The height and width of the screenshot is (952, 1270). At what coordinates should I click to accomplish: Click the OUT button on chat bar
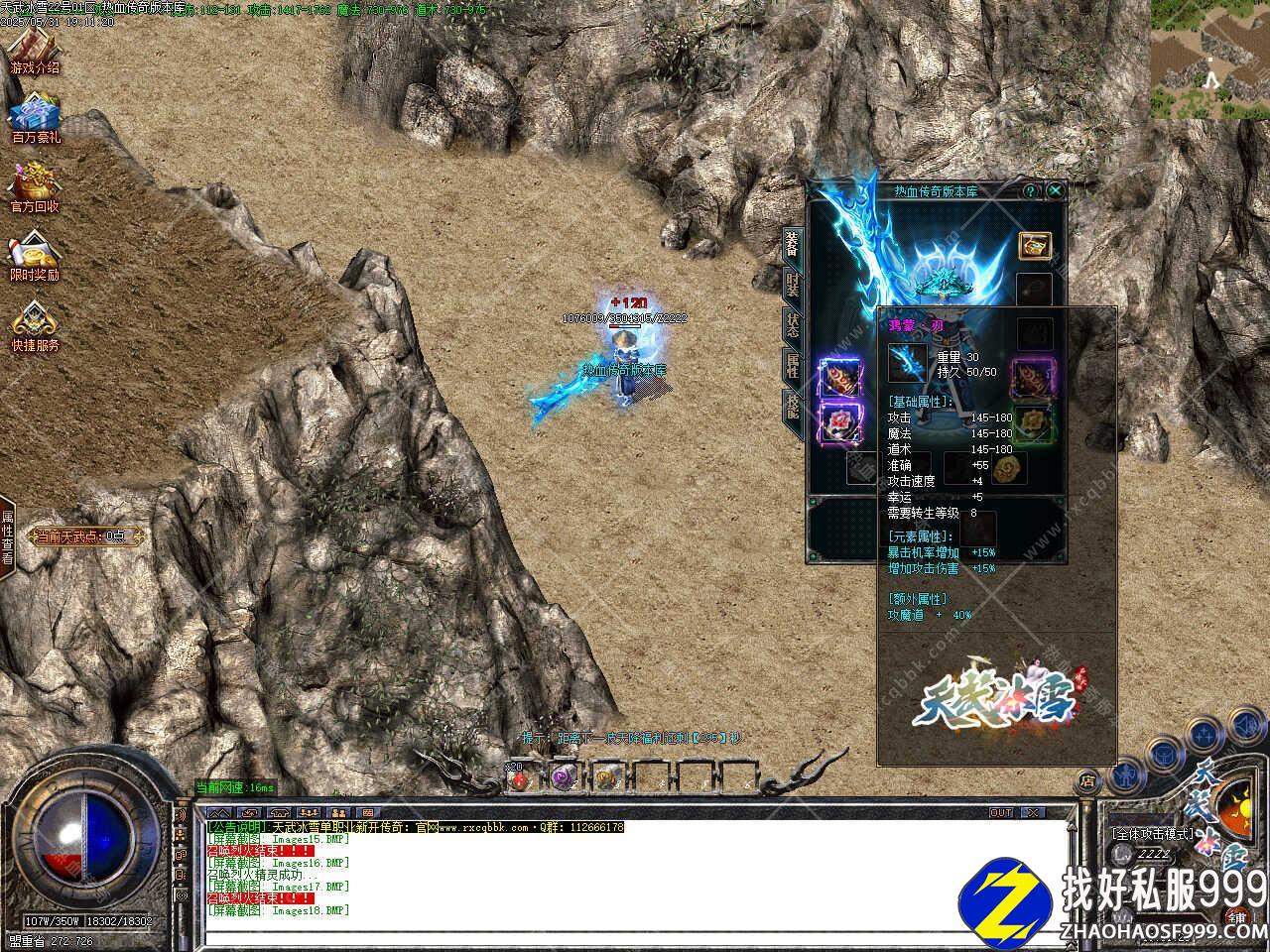[x=1001, y=813]
